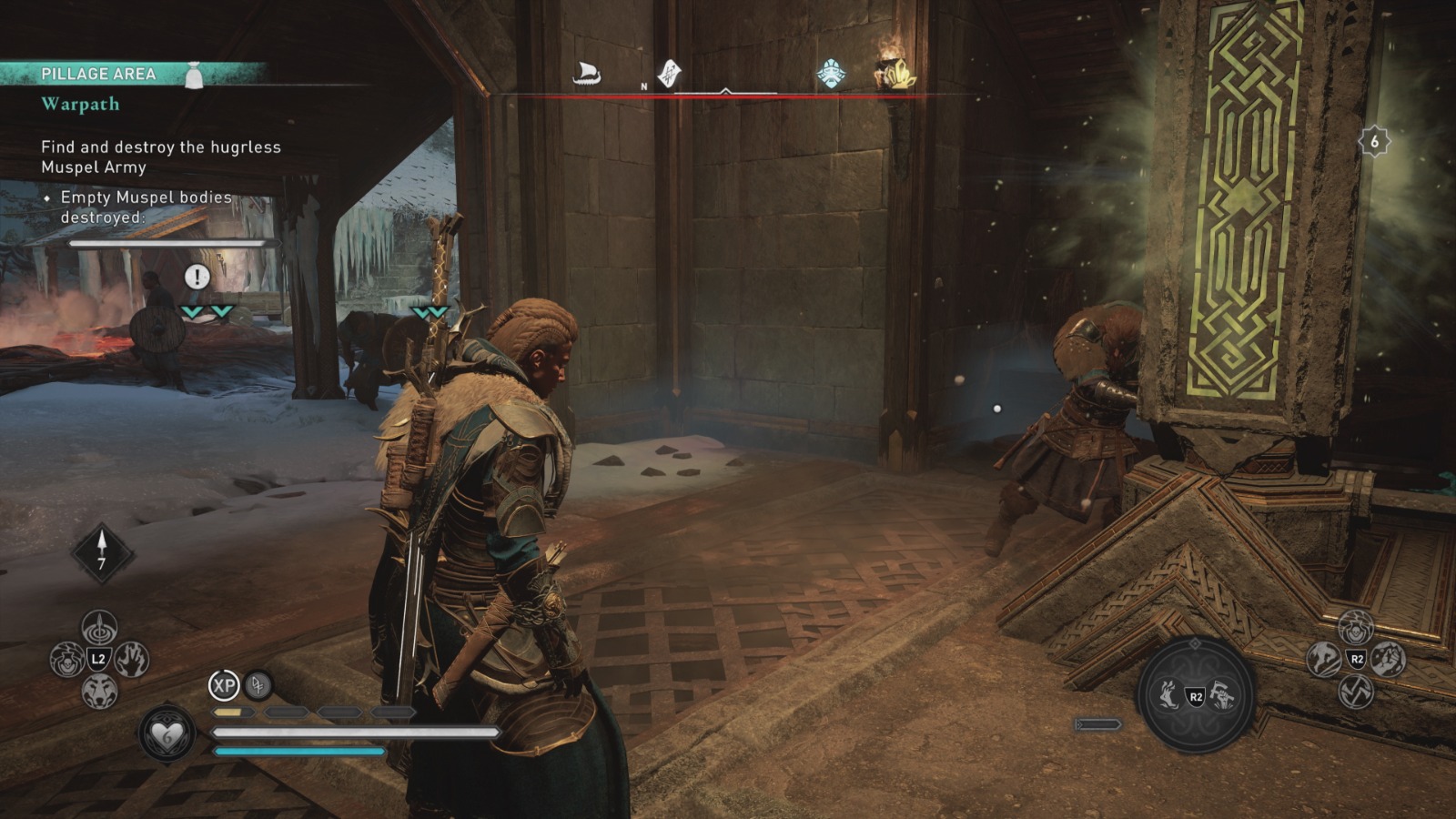
Task: Select the flaming hand icon in the R2 wheel
Action: point(1169,696)
